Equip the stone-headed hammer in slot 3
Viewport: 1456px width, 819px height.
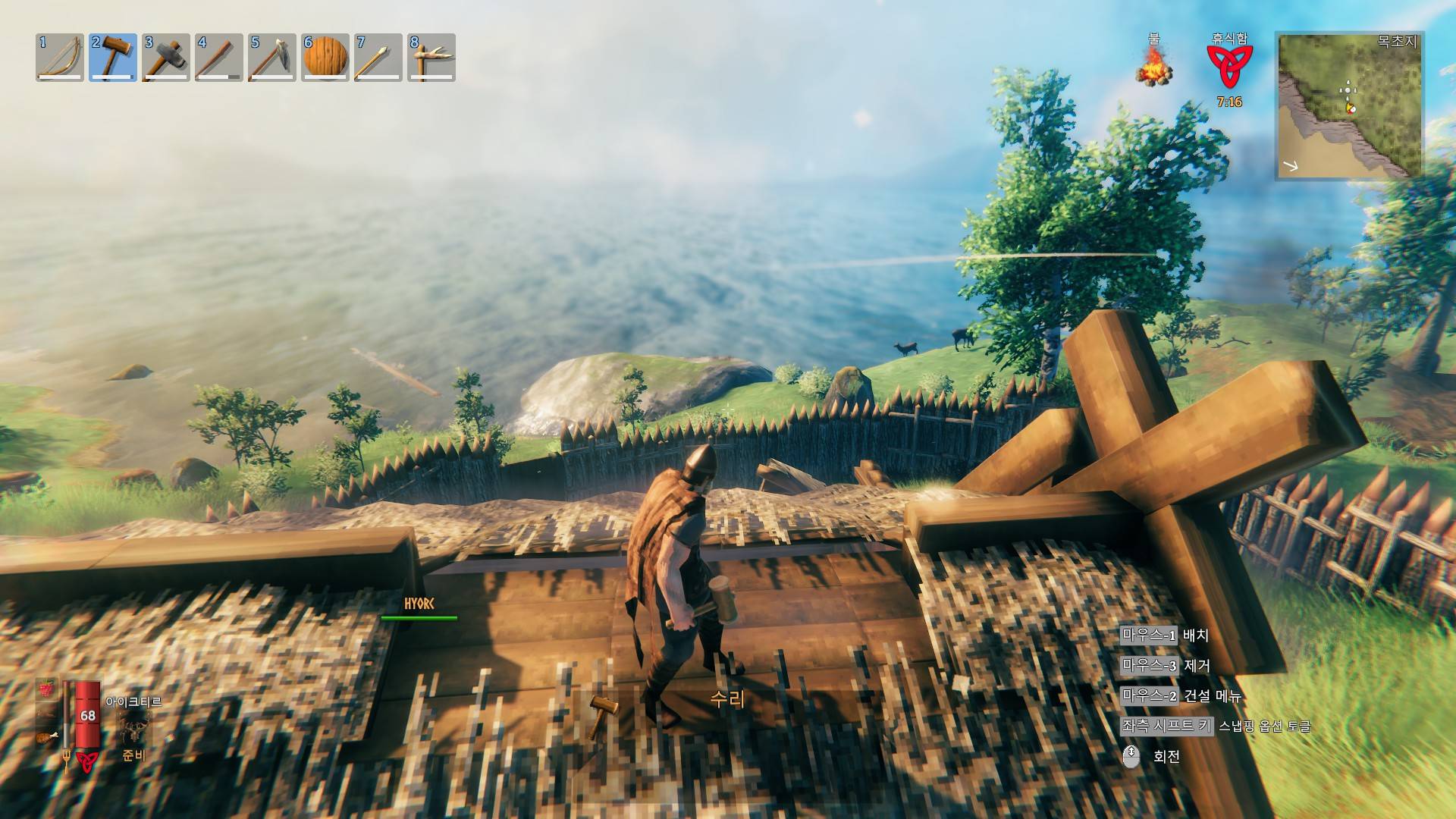166,57
